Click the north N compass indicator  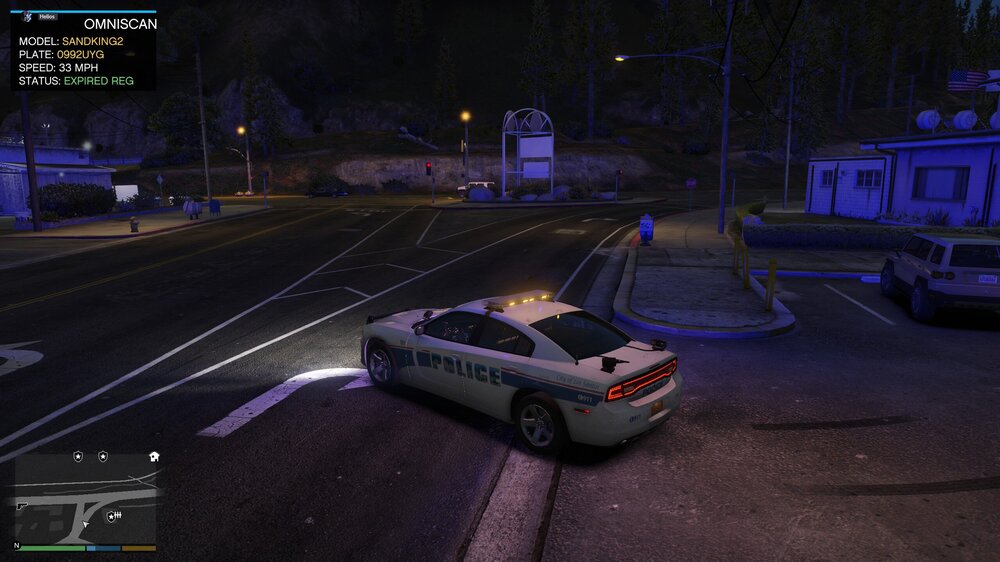tap(16, 546)
